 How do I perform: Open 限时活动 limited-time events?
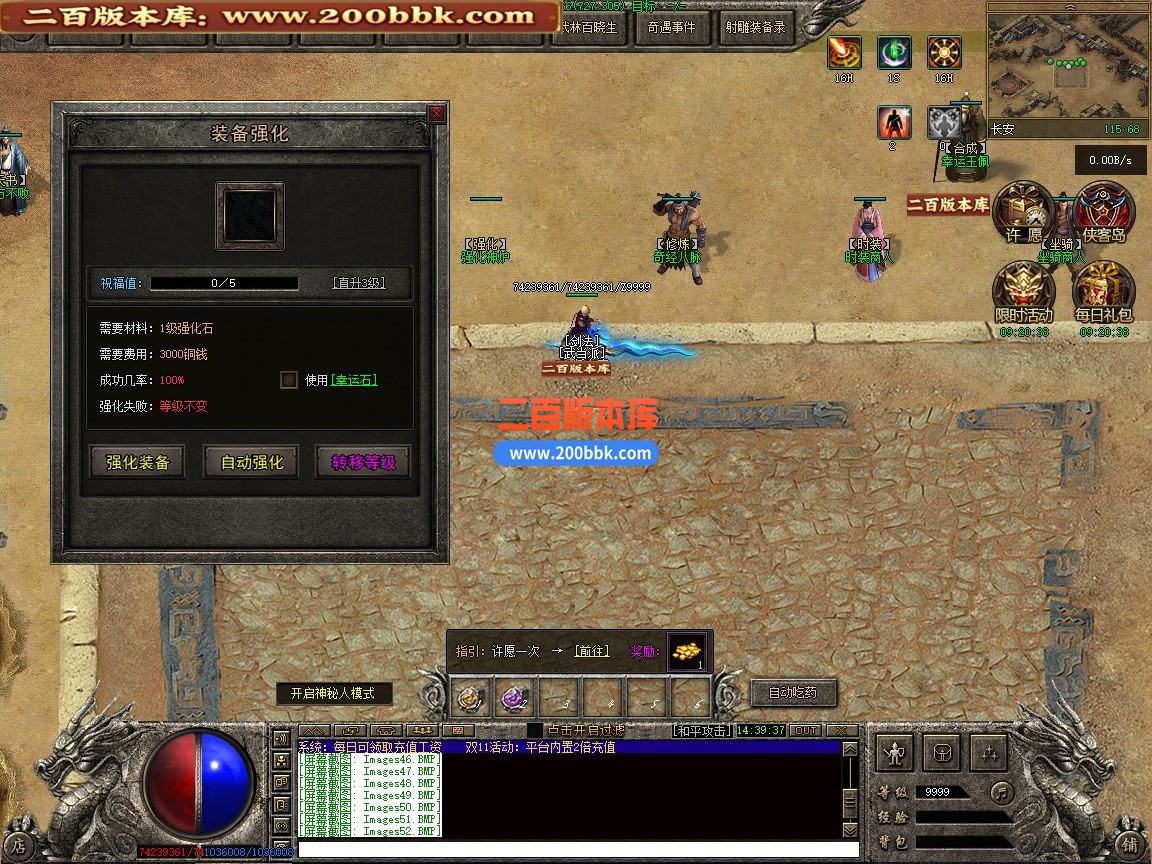point(1023,293)
